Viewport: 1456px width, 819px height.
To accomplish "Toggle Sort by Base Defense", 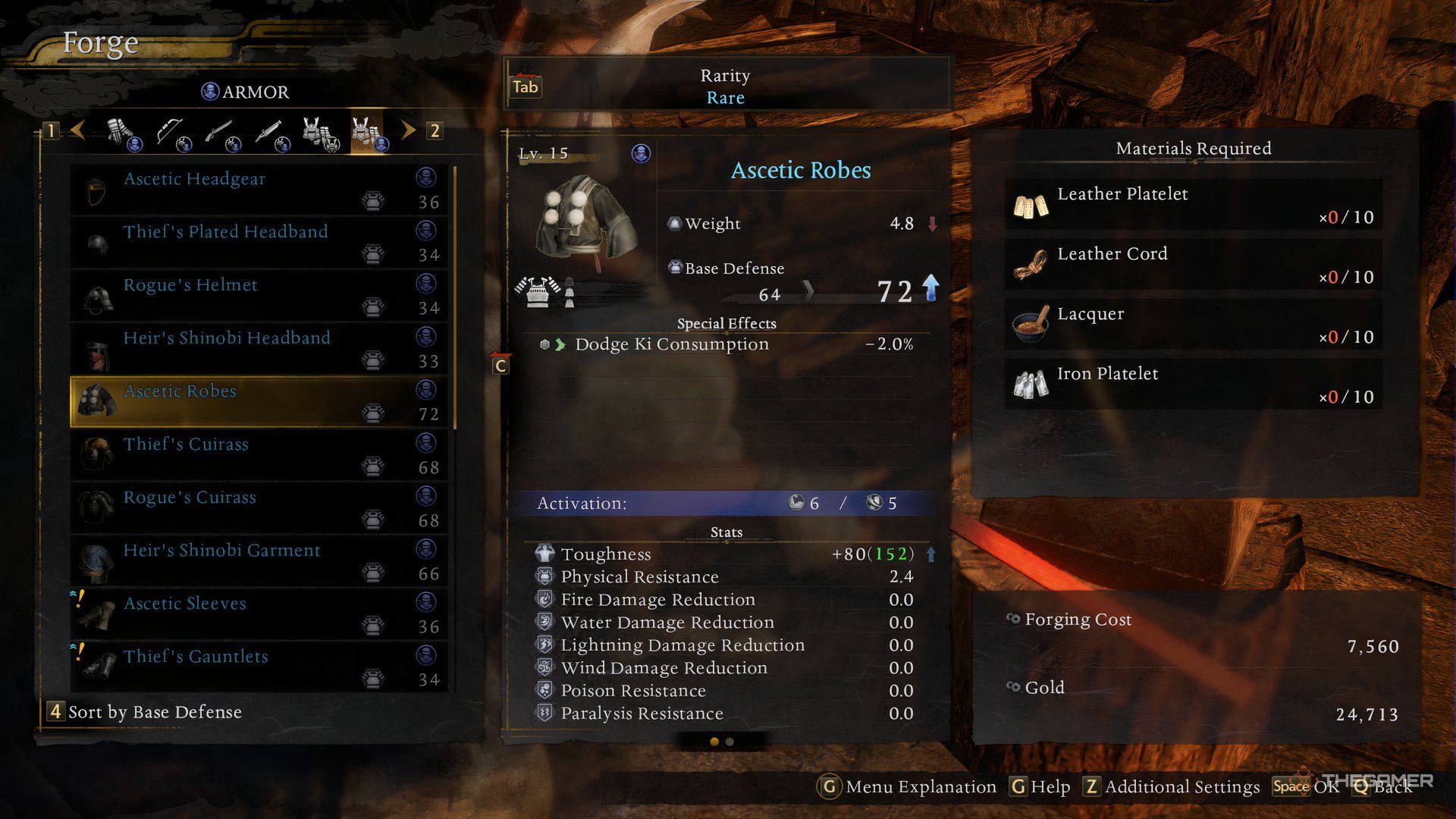I will click(x=144, y=712).
